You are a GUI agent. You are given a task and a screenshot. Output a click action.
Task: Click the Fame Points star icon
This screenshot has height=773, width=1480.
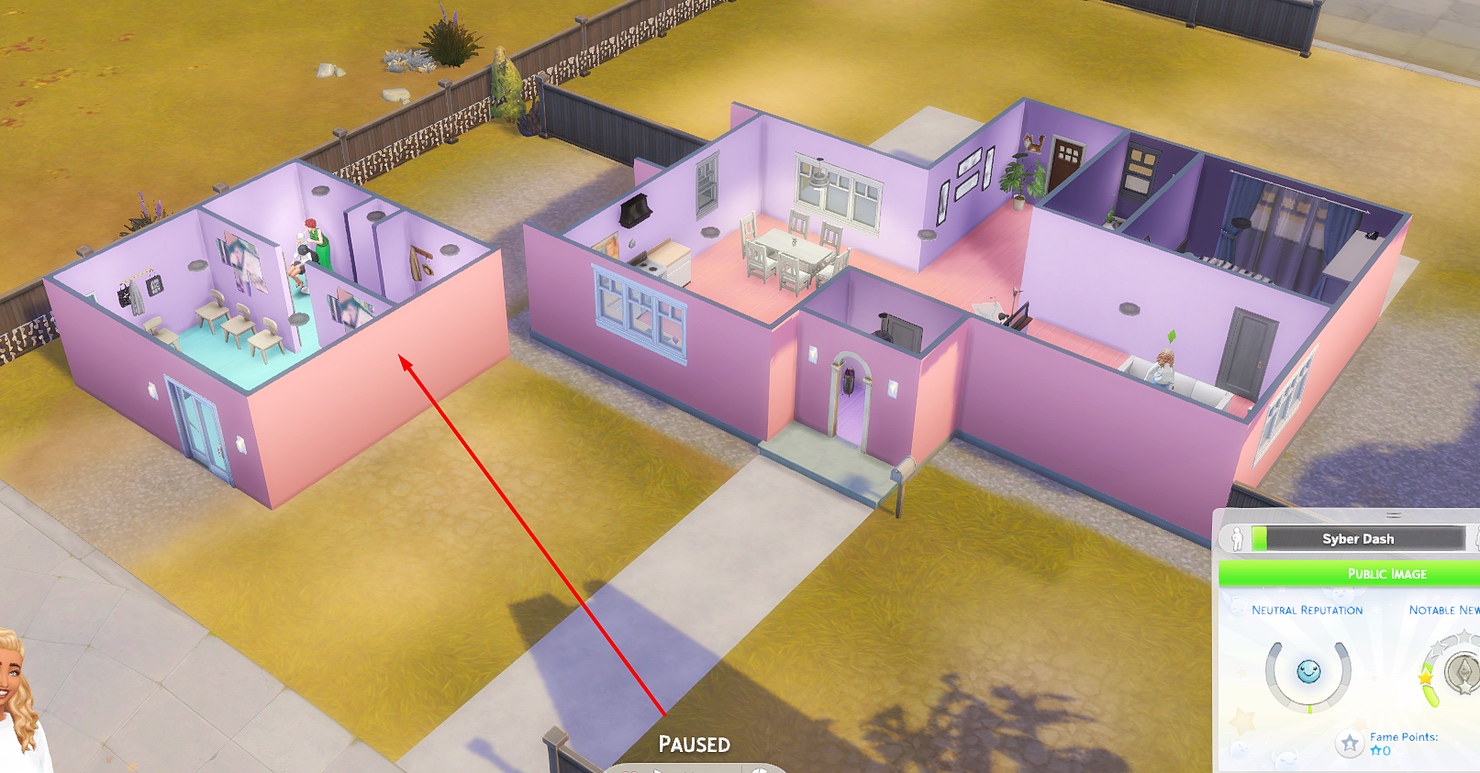pos(1349,745)
